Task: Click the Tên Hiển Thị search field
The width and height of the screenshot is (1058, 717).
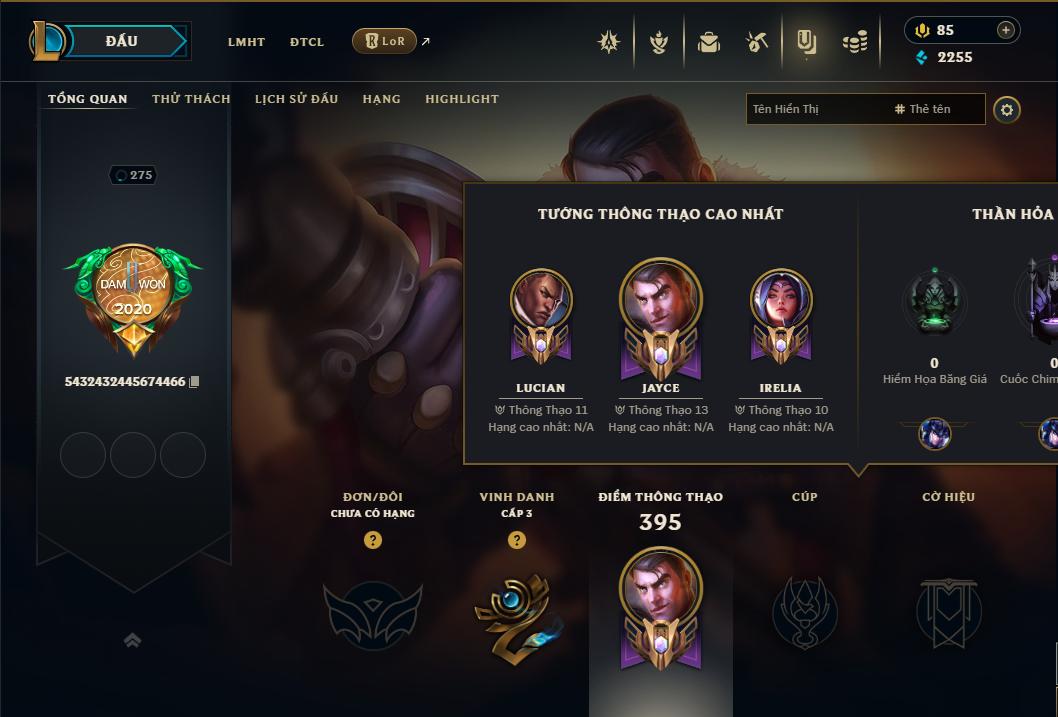Action: tap(815, 109)
